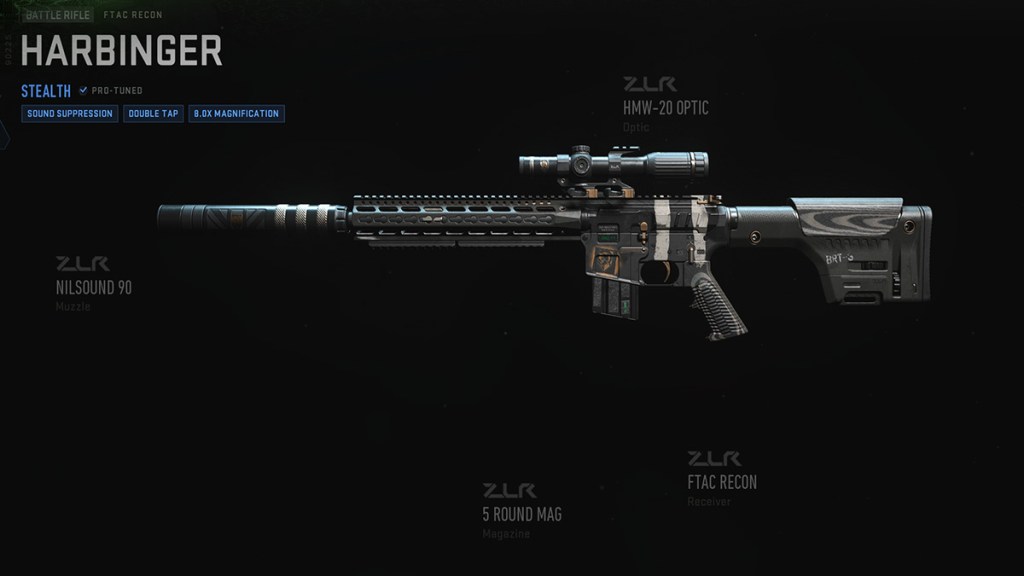Select the HMW-20 Optic attachment
This screenshot has height=576, width=1024.
(x=665, y=108)
